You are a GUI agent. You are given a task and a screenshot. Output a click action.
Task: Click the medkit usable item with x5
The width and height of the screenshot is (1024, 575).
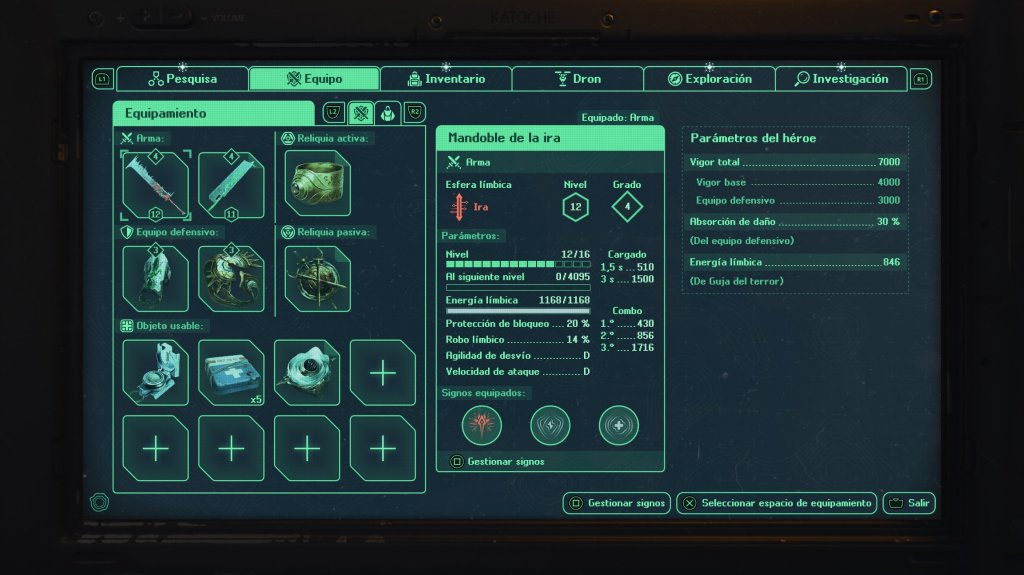click(231, 372)
